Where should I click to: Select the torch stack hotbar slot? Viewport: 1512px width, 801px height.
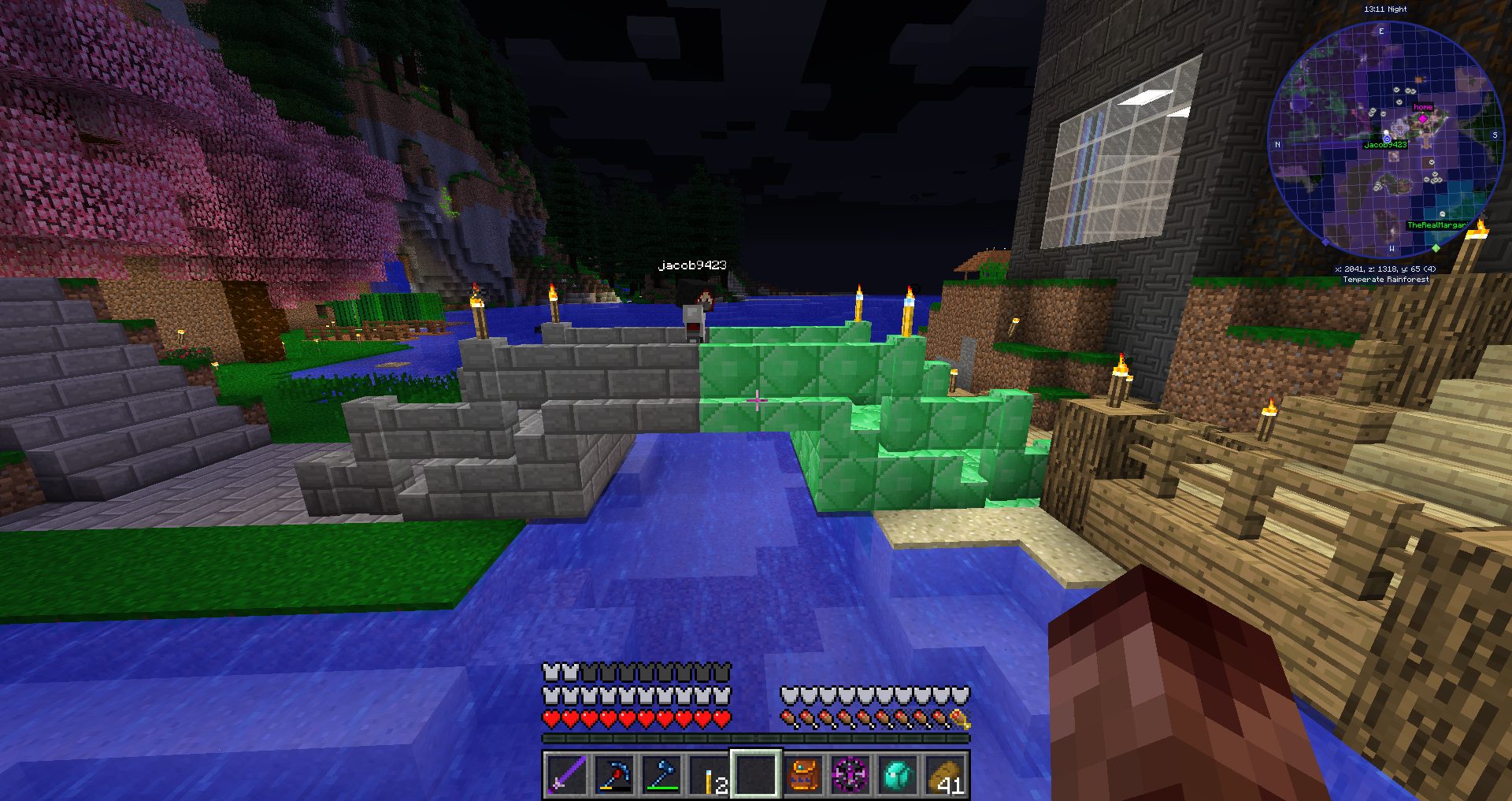click(709, 774)
